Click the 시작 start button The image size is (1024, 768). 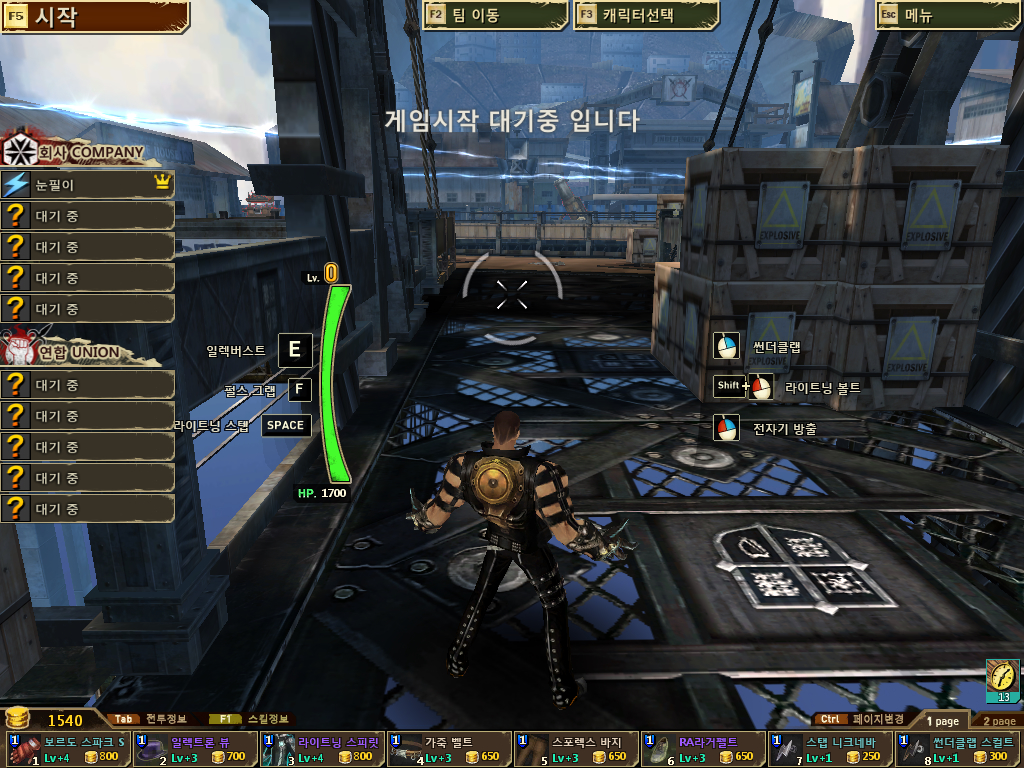[95, 16]
